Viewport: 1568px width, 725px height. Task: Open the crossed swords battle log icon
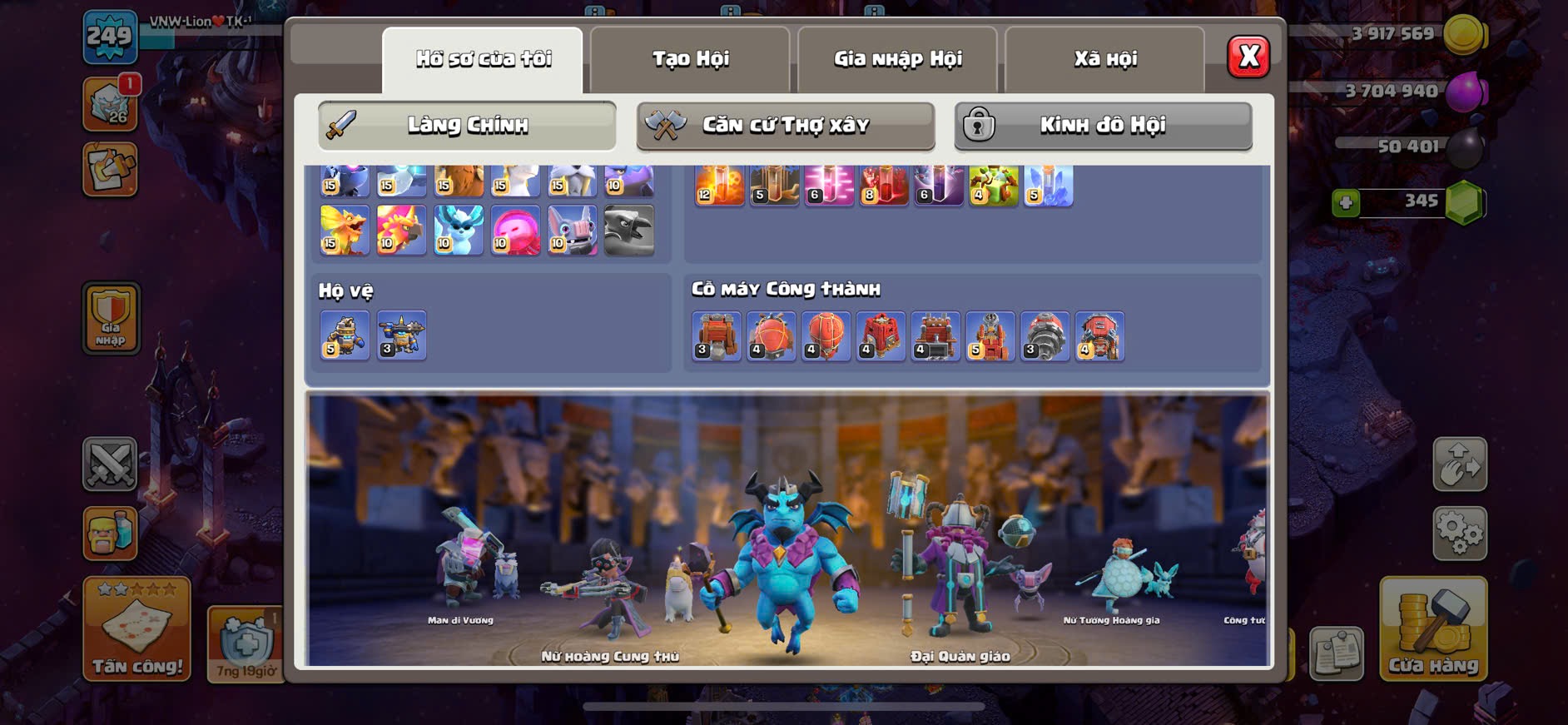pyautogui.click(x=110, y=464)
